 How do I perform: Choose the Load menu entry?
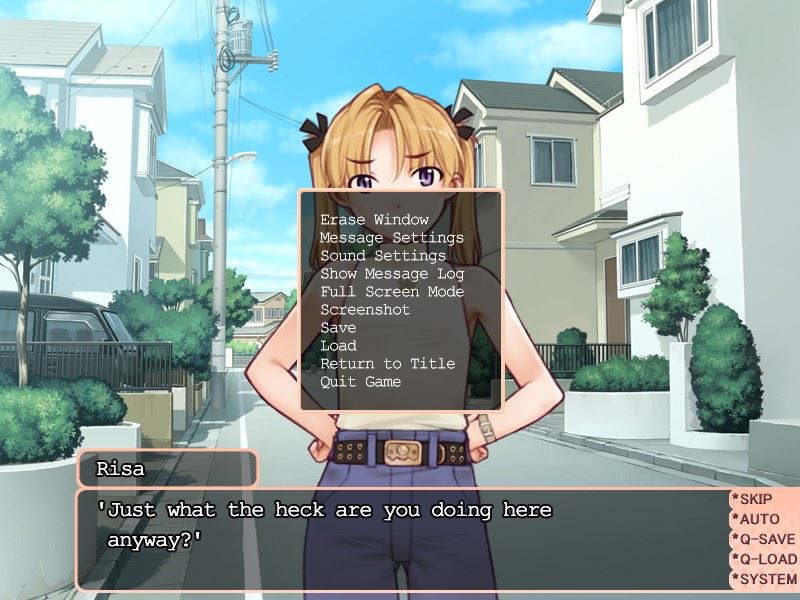coord(338,346)
